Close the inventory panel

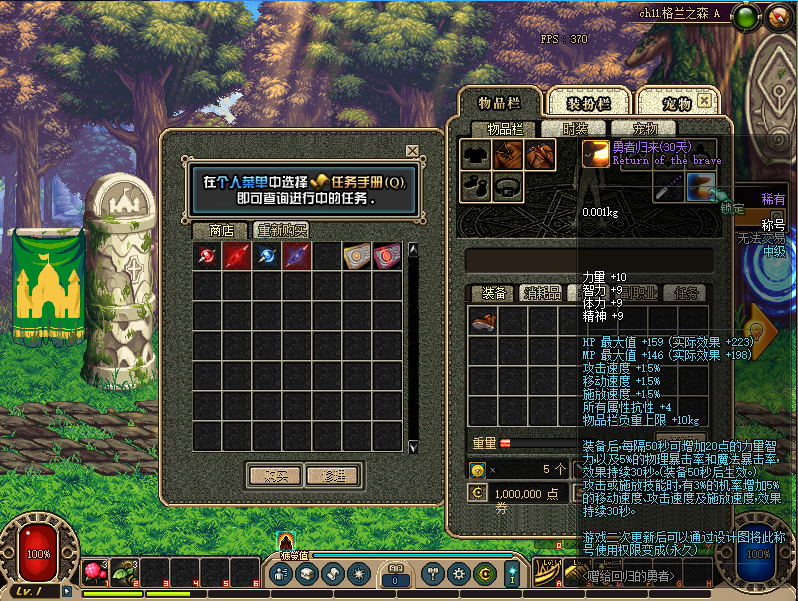[705, 101]
